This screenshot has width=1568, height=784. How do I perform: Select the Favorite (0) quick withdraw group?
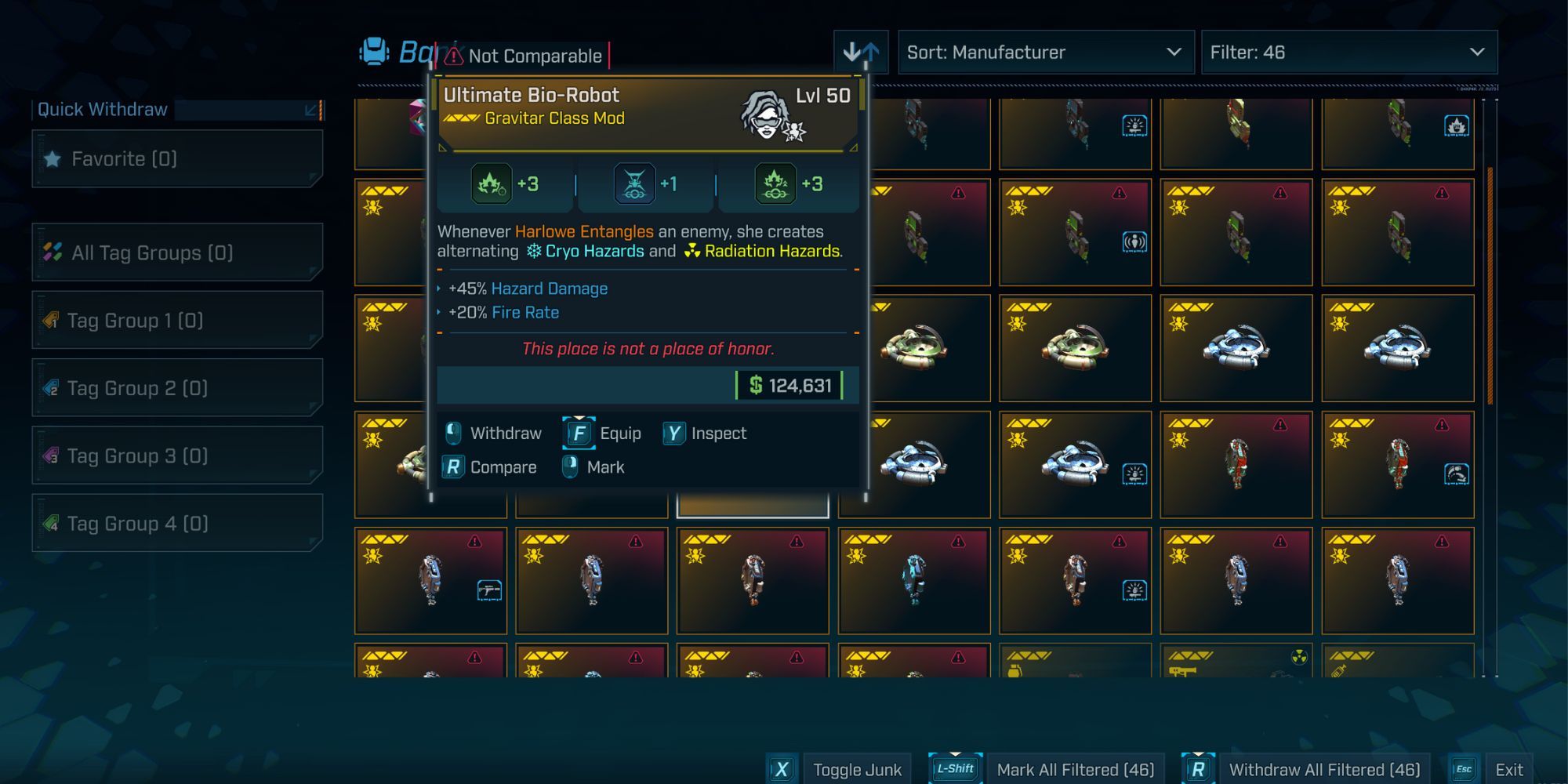click(177, 159)
